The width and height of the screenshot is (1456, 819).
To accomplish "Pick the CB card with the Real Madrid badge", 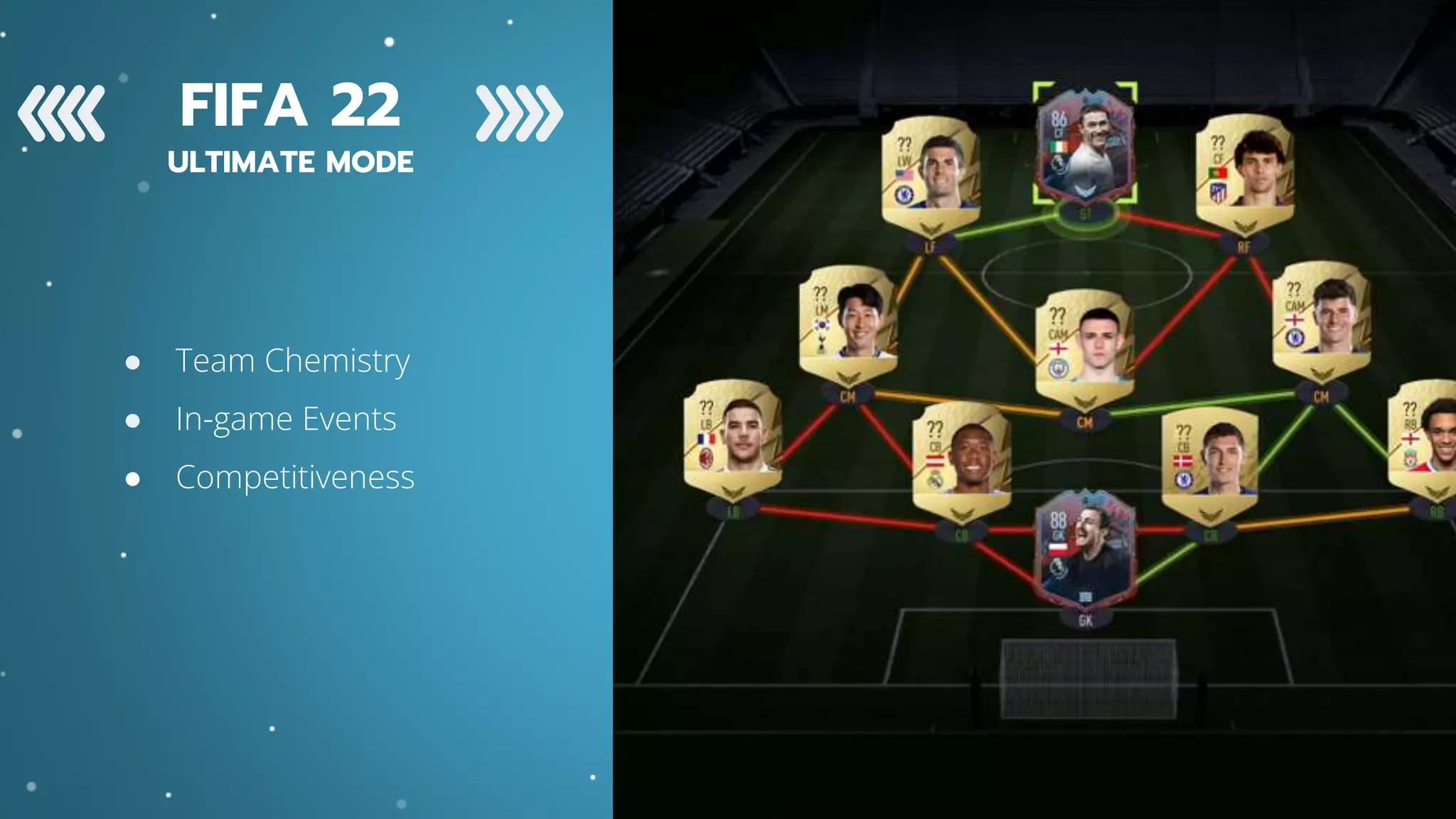I will [x=961, y=457].
